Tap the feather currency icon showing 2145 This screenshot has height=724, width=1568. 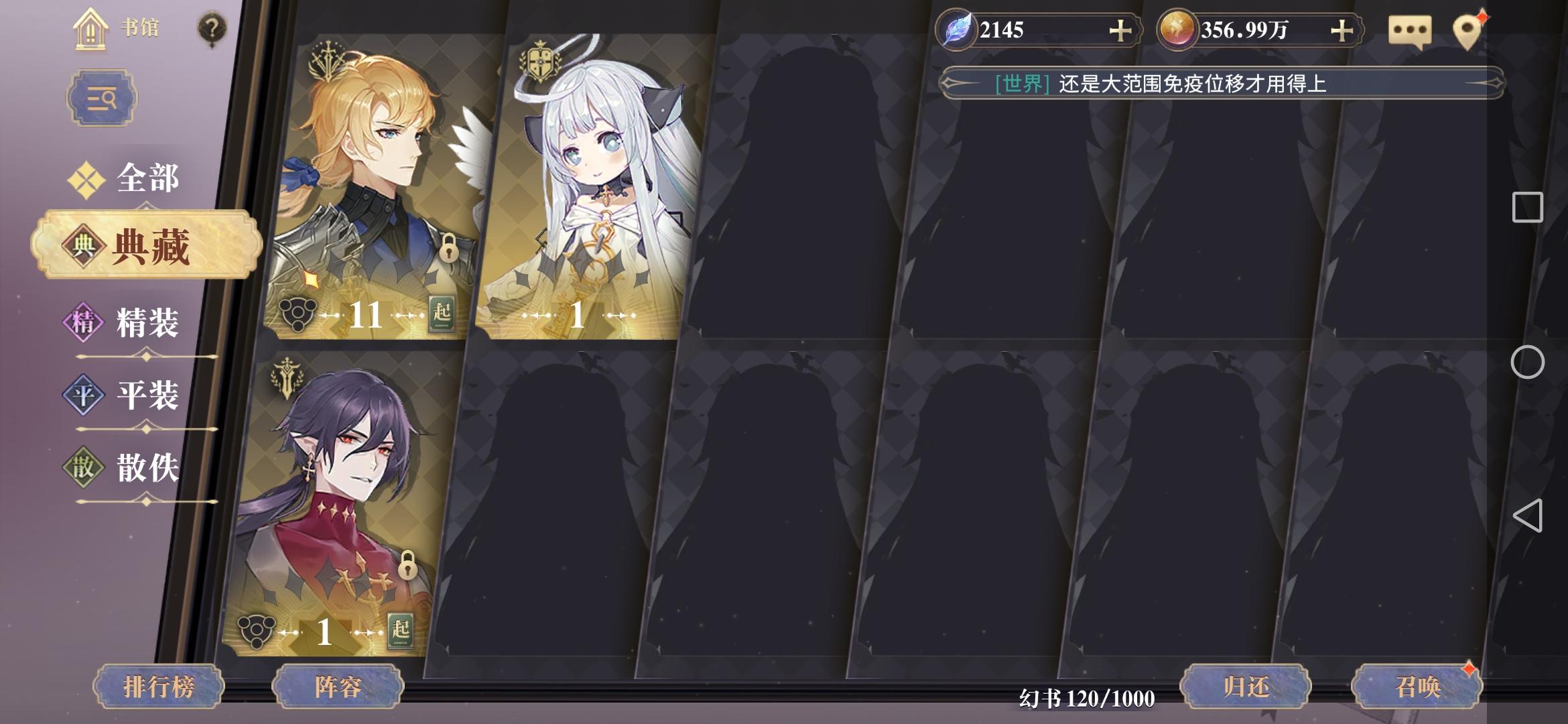[x=955, y=28]
